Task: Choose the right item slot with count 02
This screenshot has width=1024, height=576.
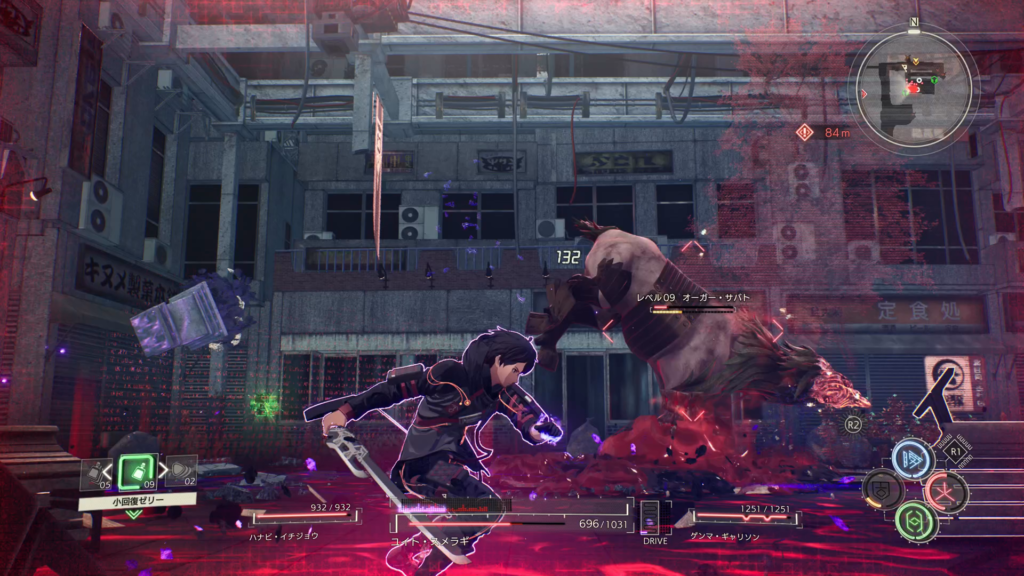Action: 180,470
